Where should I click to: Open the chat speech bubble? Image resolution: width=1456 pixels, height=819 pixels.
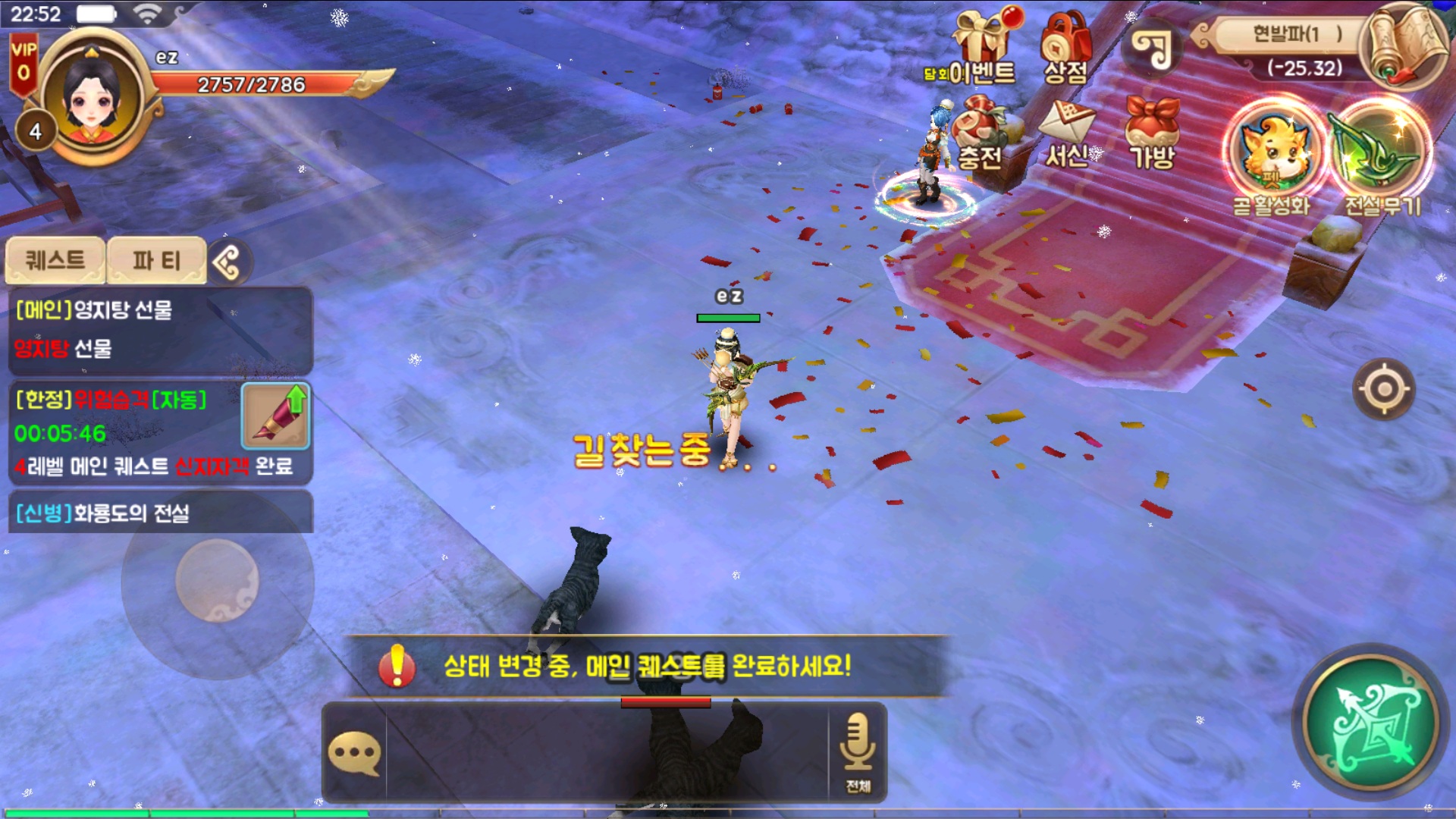354,753
